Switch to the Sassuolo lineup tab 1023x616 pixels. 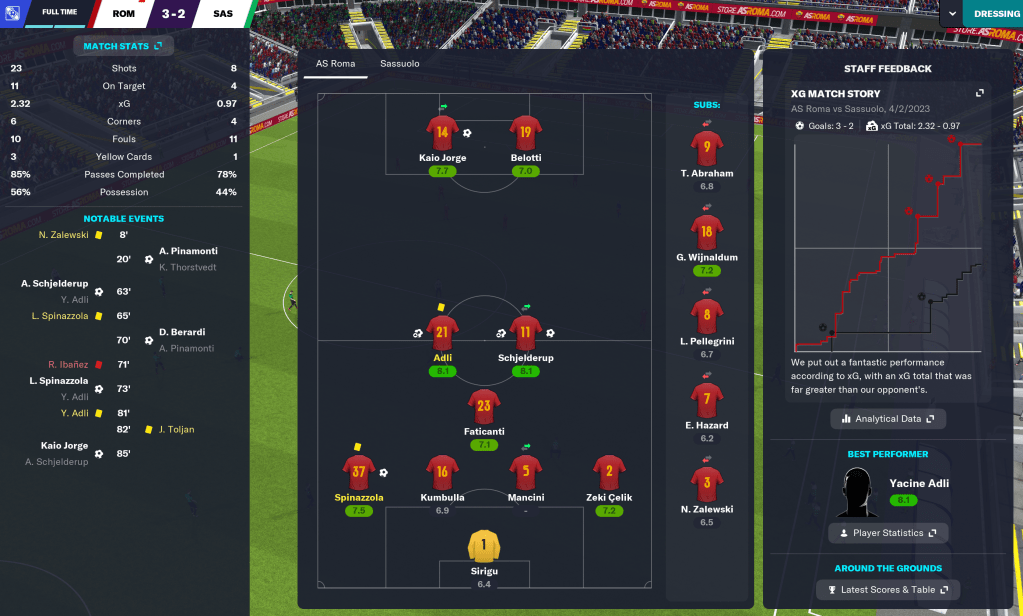399,64
